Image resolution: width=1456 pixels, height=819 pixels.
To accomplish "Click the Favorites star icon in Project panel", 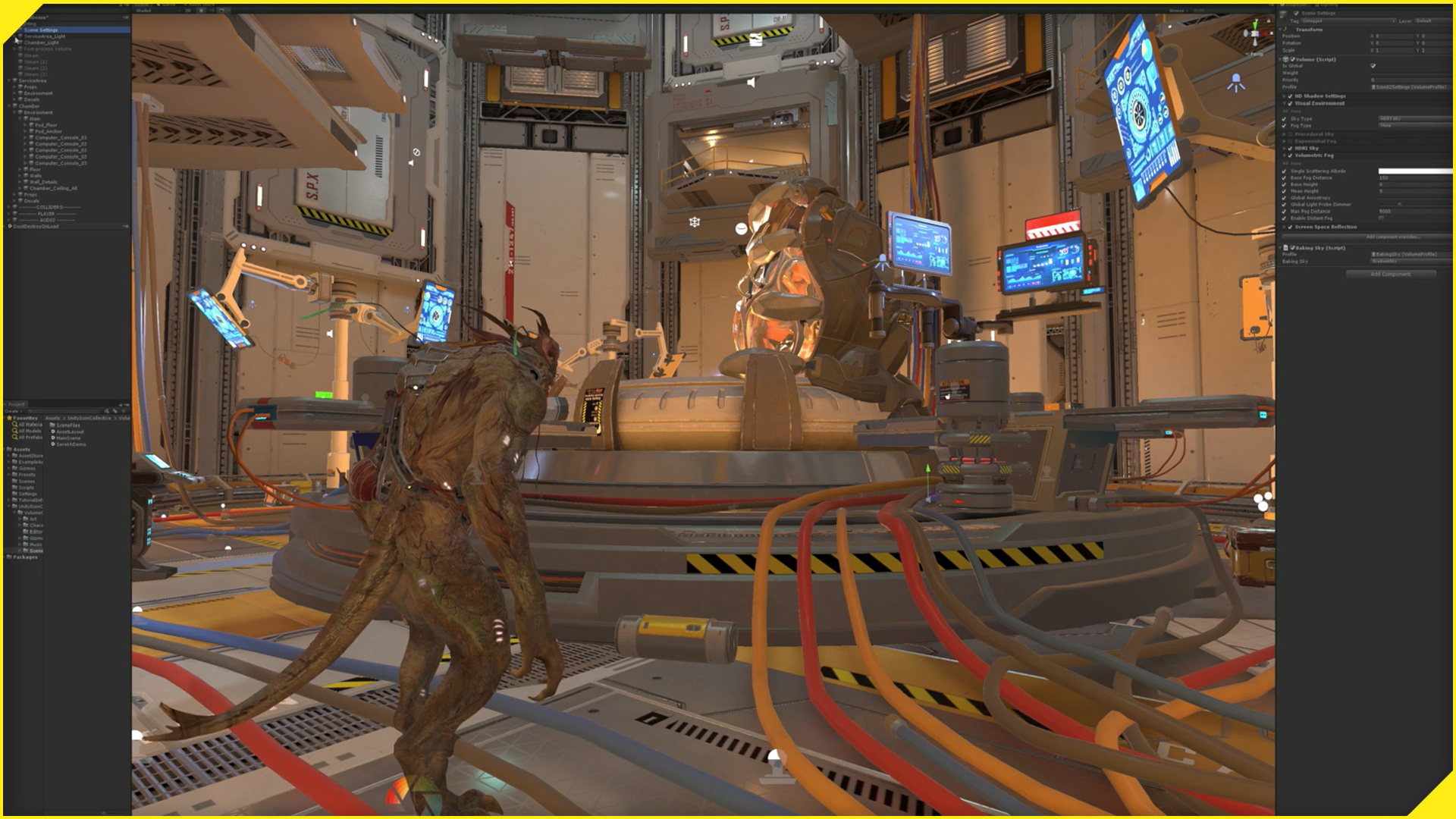I will (9, 418).
